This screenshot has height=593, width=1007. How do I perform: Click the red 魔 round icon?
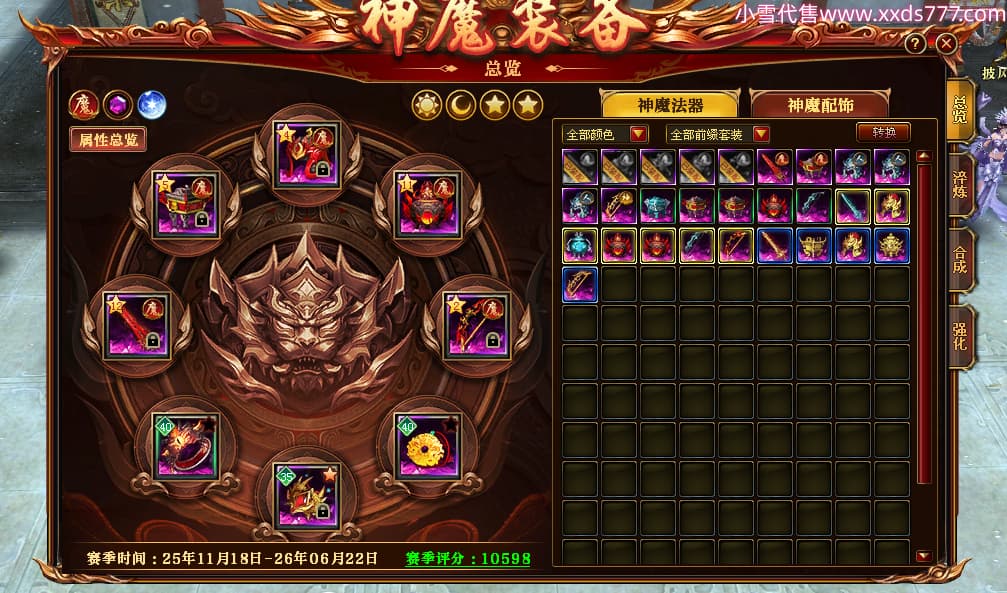[83, 105]
